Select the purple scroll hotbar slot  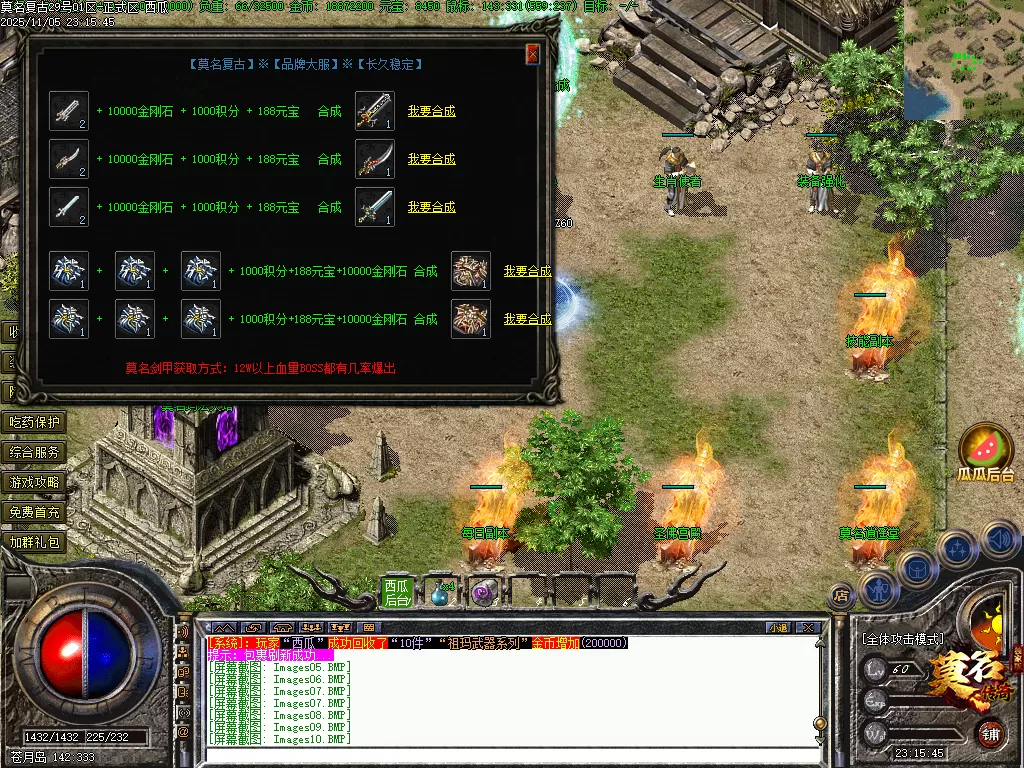(486, 592)
